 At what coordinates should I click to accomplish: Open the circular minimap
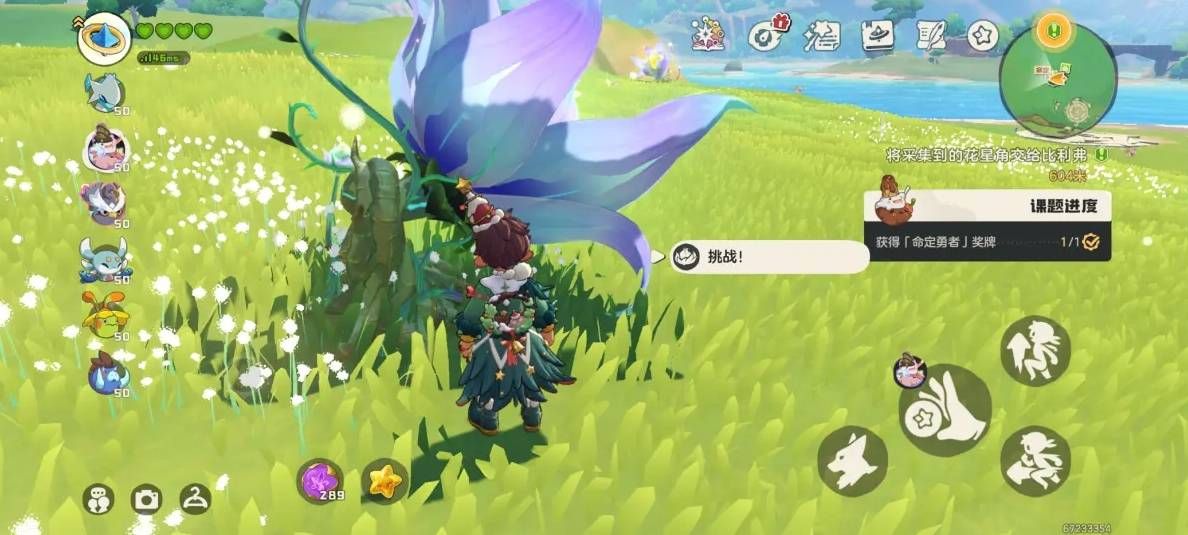(1057, 82)
